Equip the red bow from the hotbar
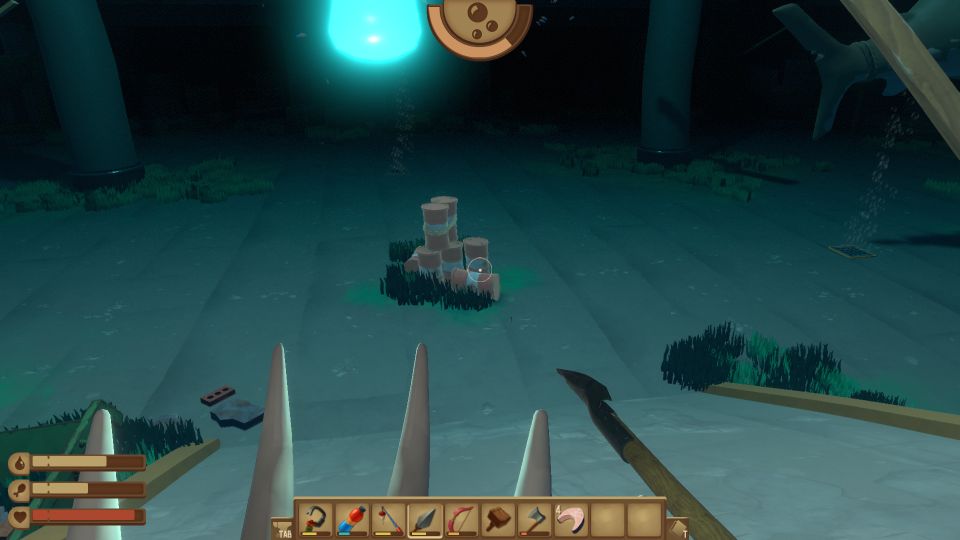Viewport: 960px width, 540px height. point(461,518)
